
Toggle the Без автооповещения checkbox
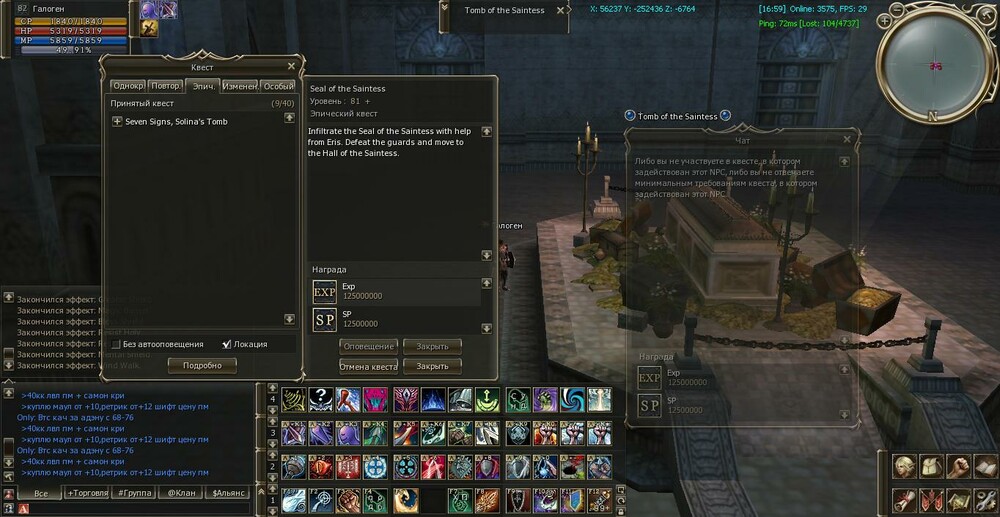pyautogui.click(x=117, y=344)
